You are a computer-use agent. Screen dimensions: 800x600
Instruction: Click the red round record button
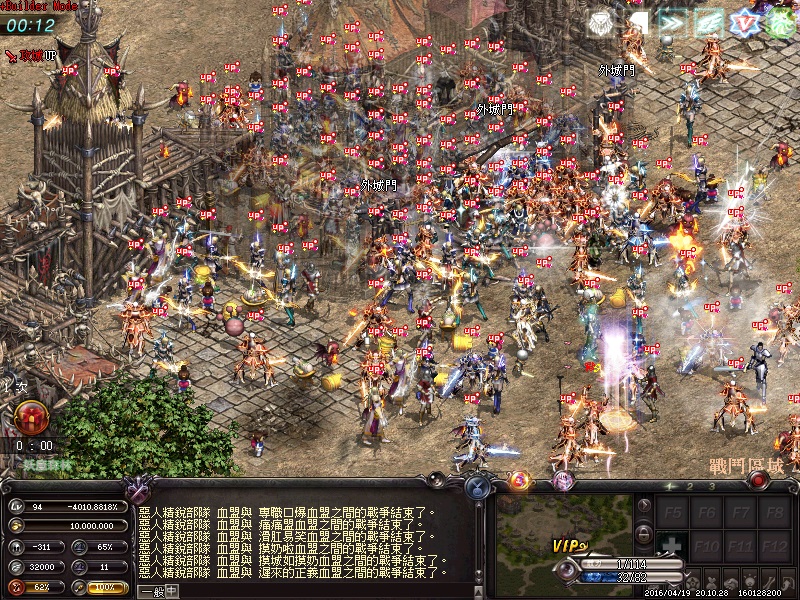tap(758, 481)
